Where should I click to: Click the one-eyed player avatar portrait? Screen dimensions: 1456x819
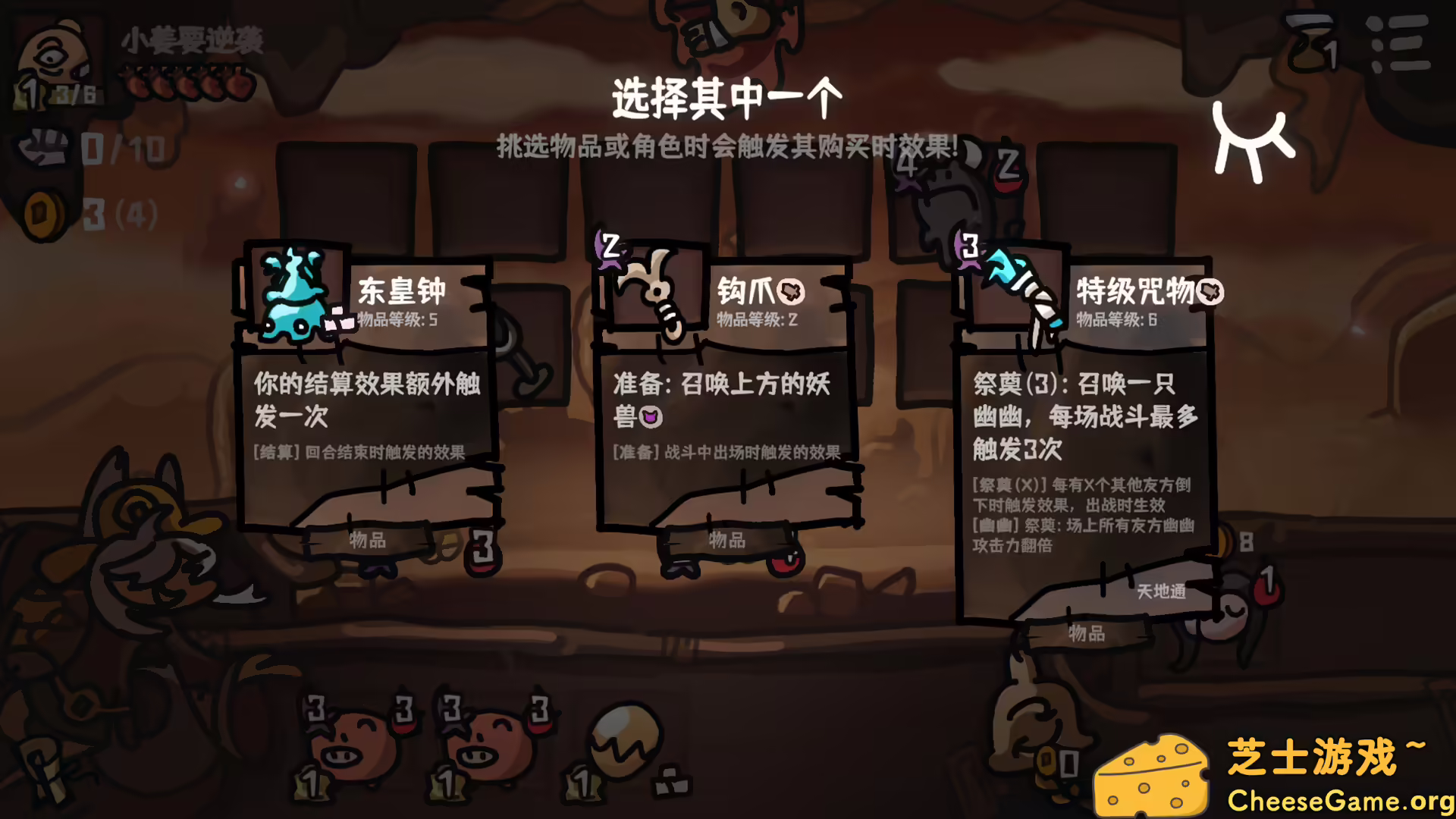point(53,53)
